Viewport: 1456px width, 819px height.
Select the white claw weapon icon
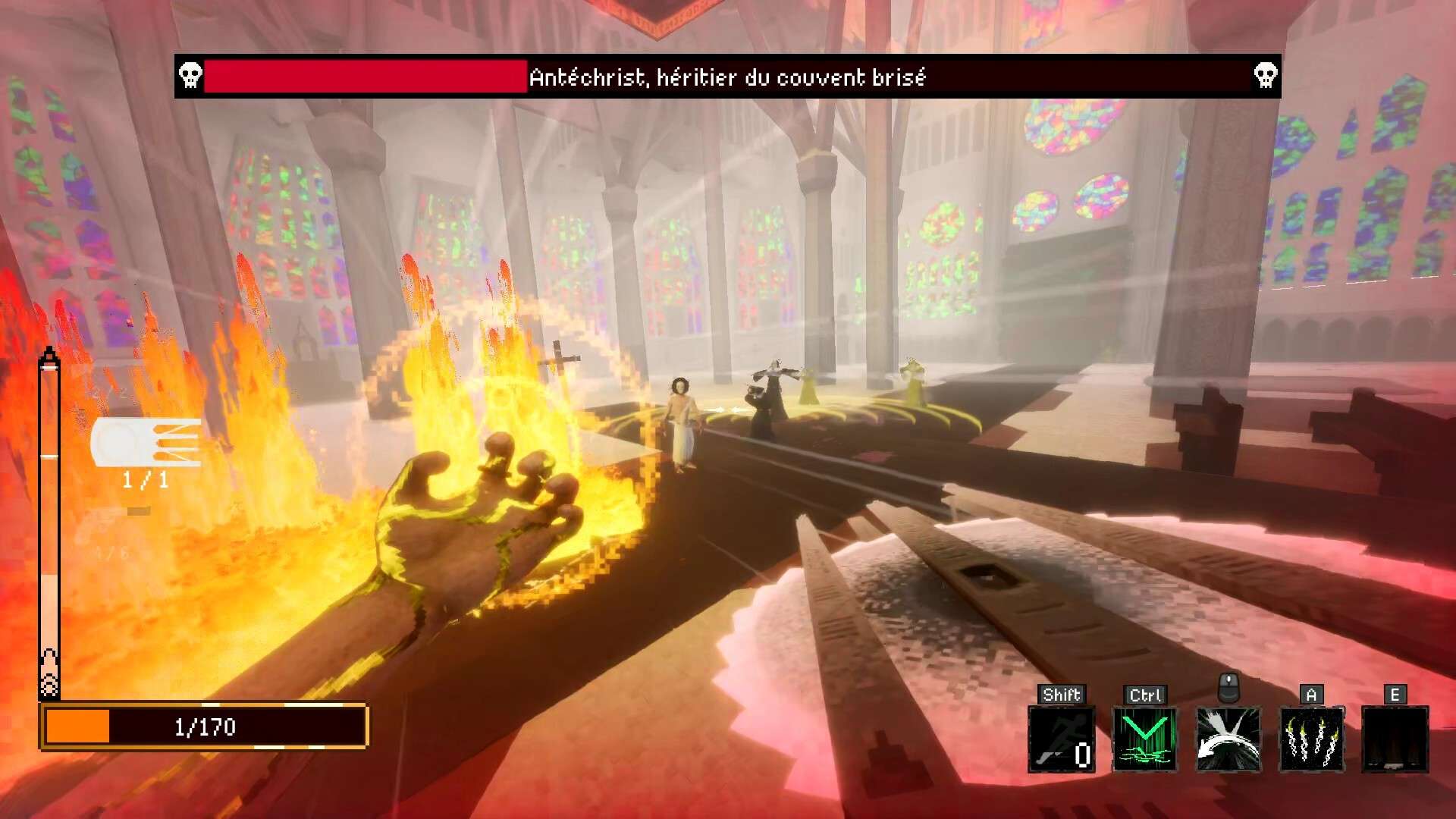pos(146,442)
